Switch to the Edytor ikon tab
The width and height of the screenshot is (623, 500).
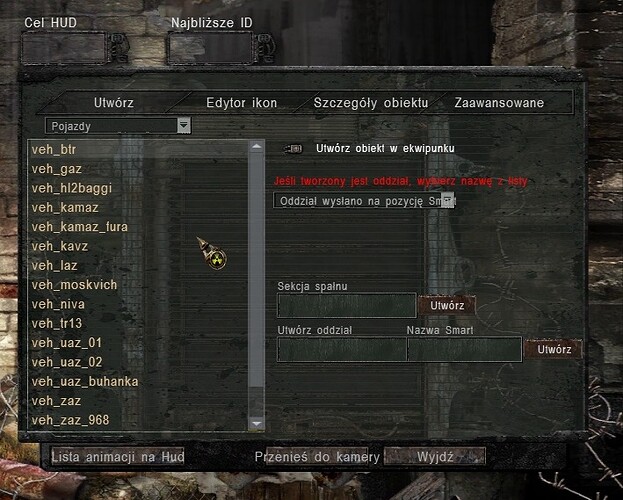point(241,103)
